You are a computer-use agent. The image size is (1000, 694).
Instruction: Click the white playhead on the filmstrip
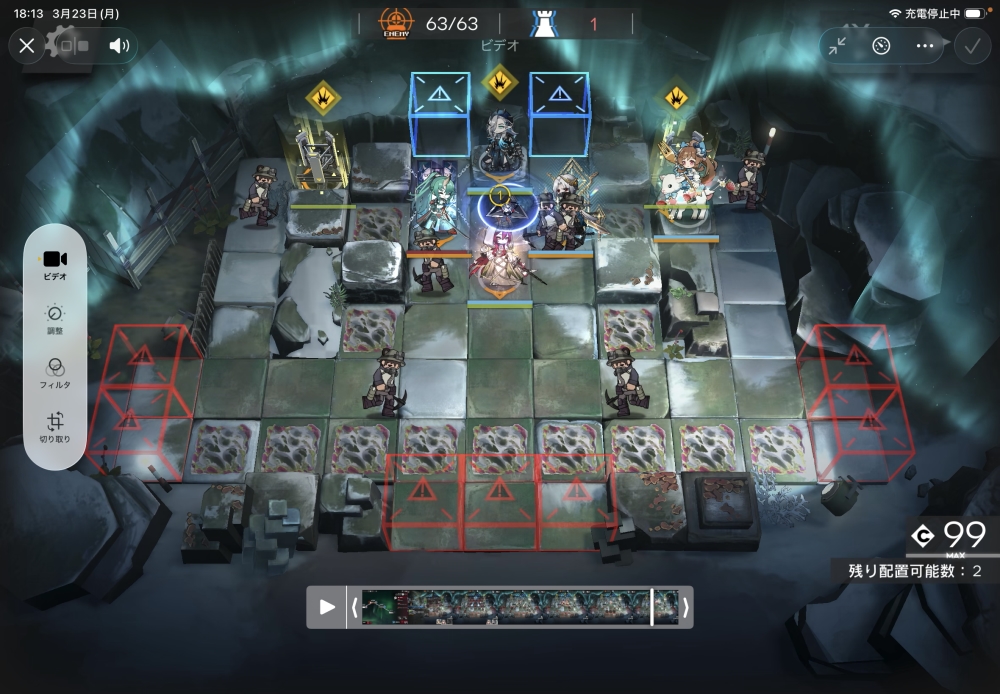pos(652,607)
